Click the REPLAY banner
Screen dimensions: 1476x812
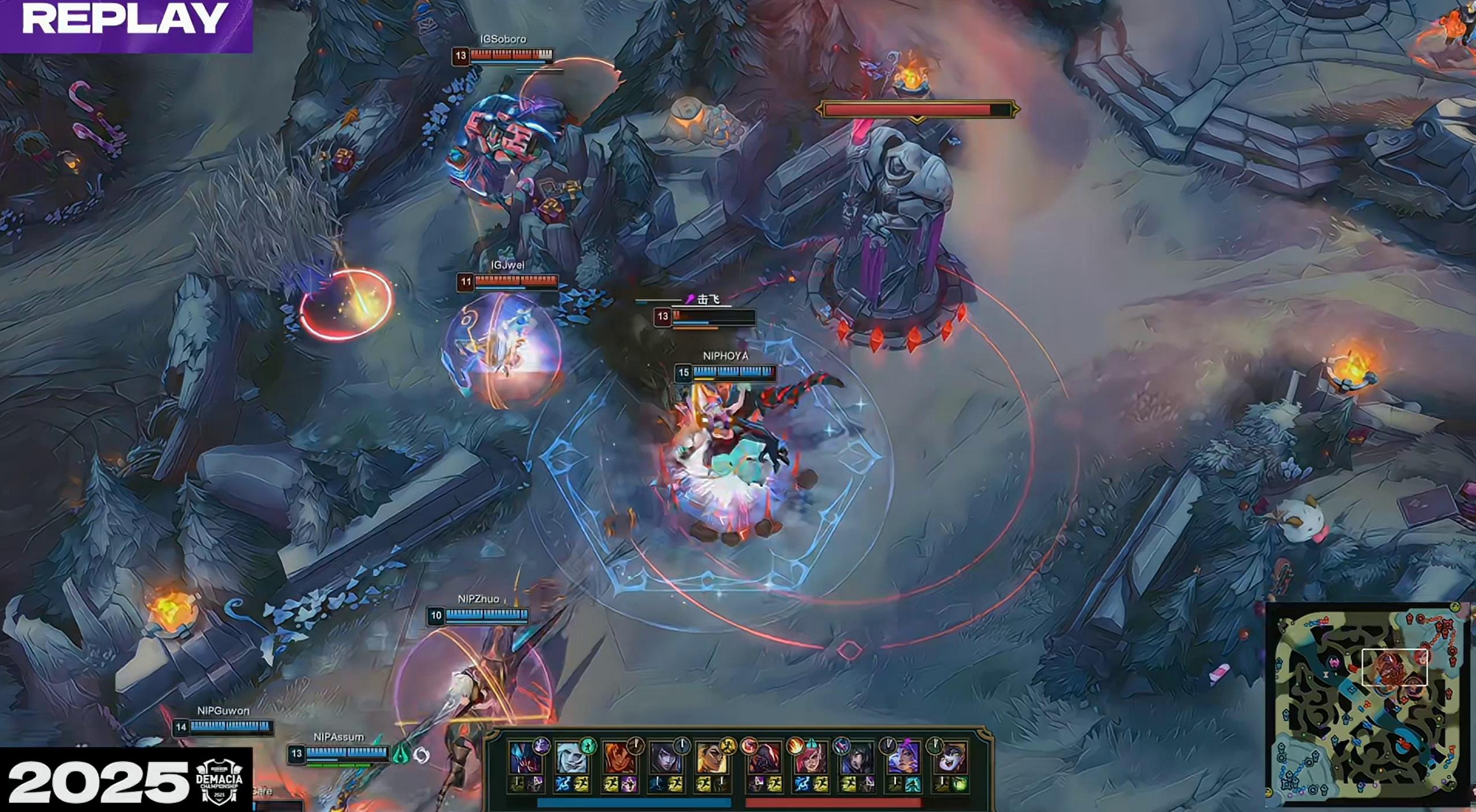126,21
